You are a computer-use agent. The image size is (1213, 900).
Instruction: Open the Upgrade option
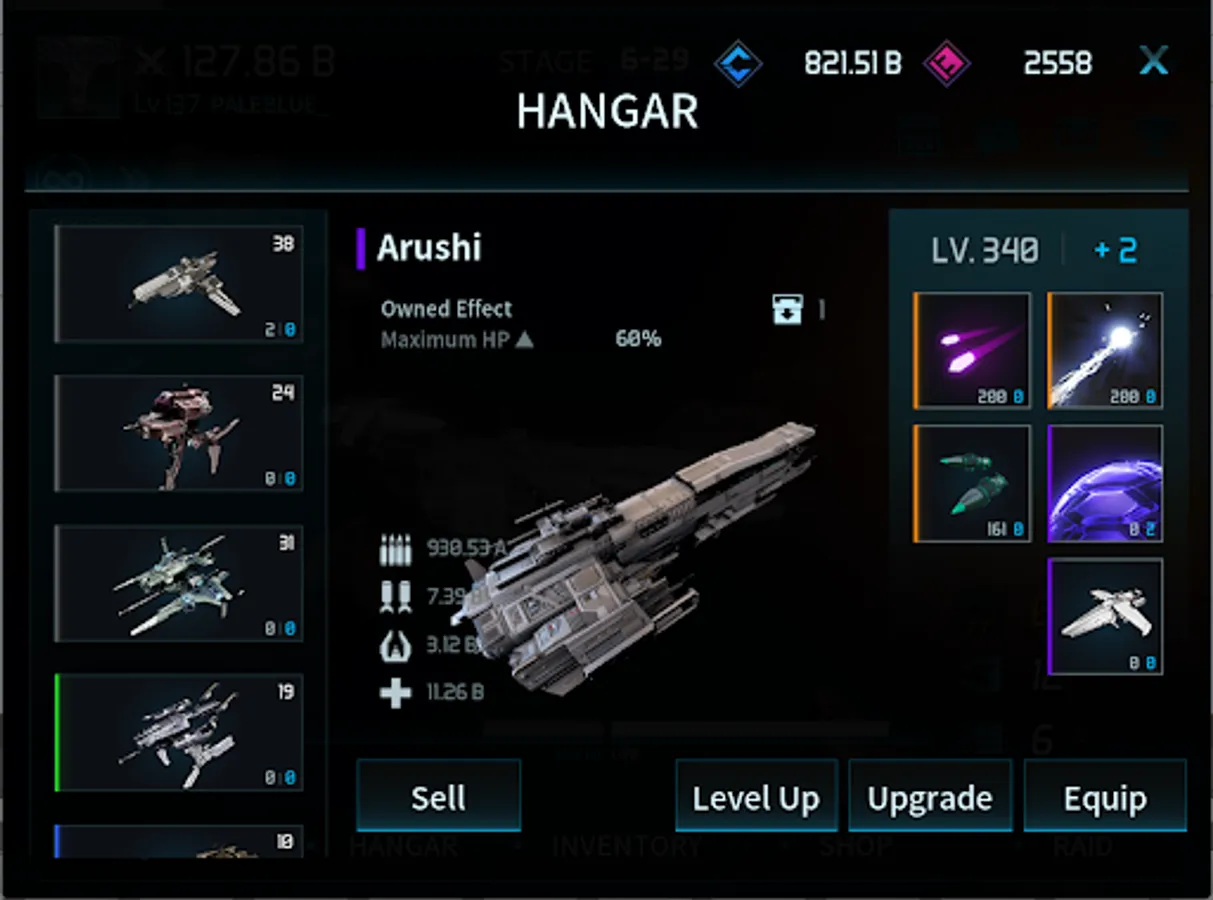[x=930, y=797]
